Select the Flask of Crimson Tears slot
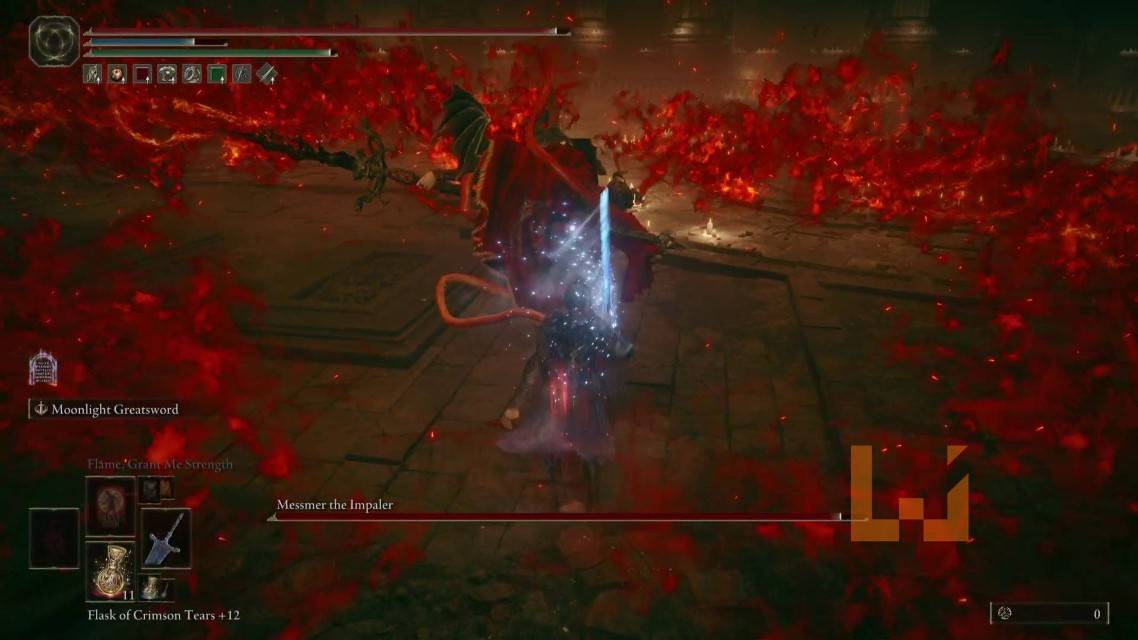 point(110,570)
